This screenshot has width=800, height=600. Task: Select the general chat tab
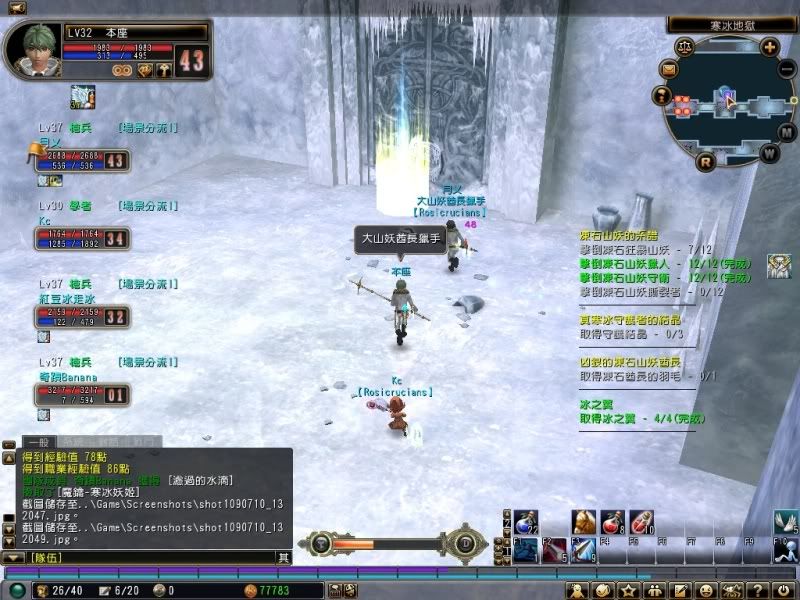pos(39,441)
